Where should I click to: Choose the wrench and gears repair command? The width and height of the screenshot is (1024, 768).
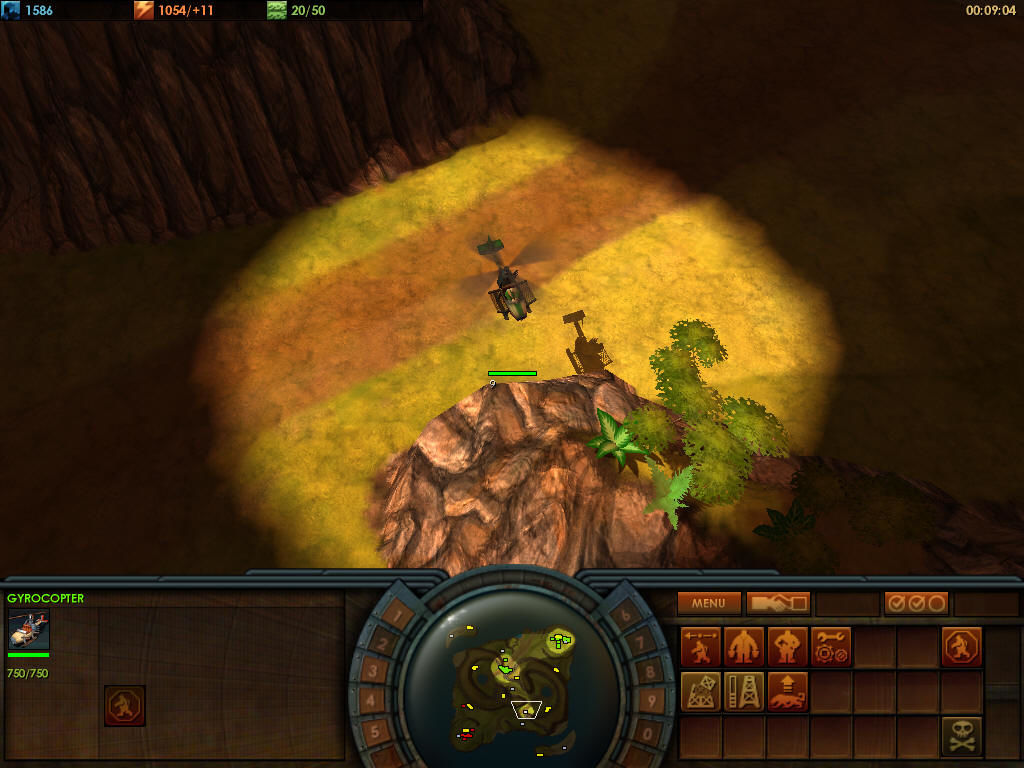click(x=831, y=647)
